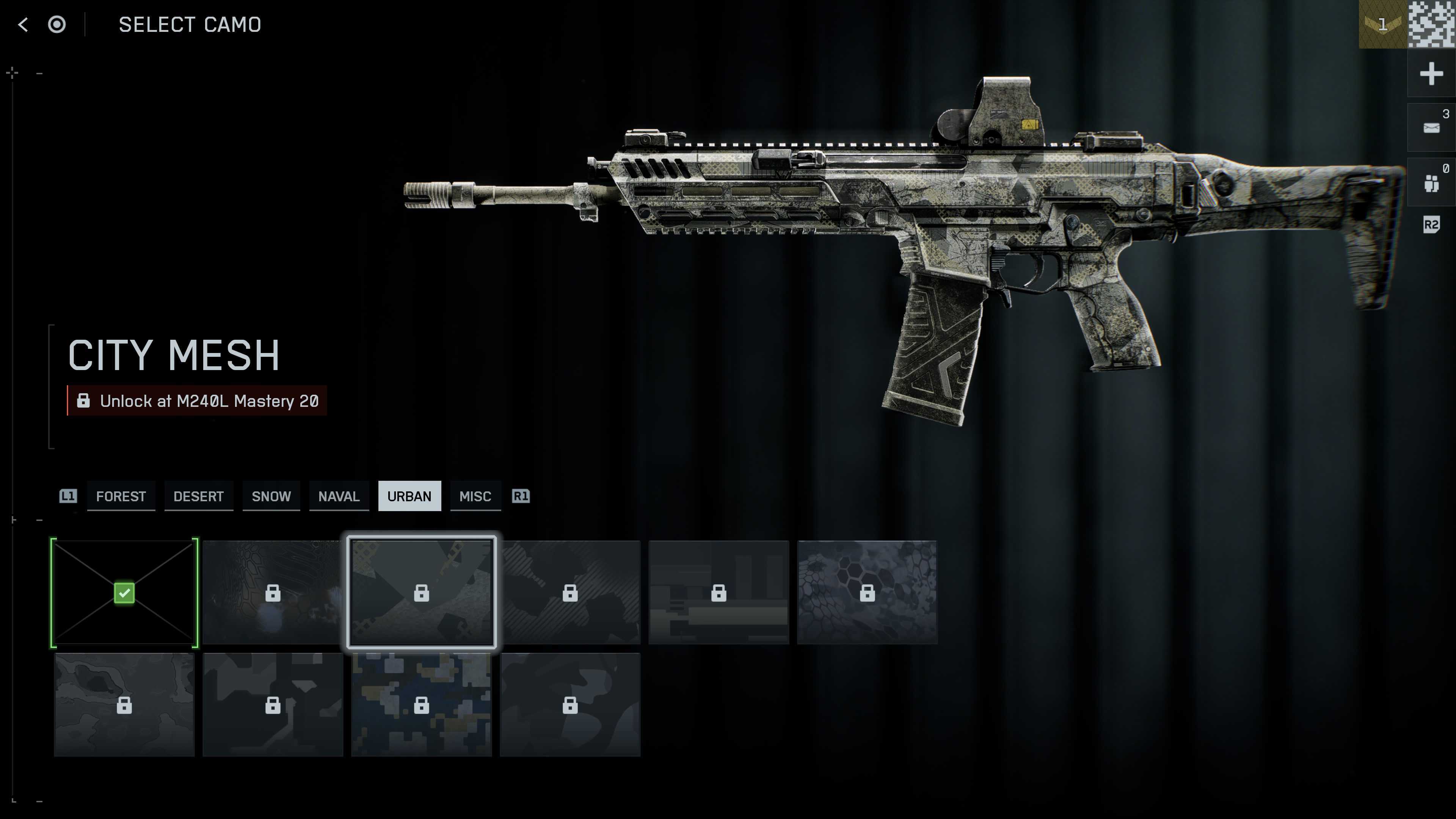Click the plus icon on the right edge
Viewport: 1456px width, 819px height.
(1431, 73)
